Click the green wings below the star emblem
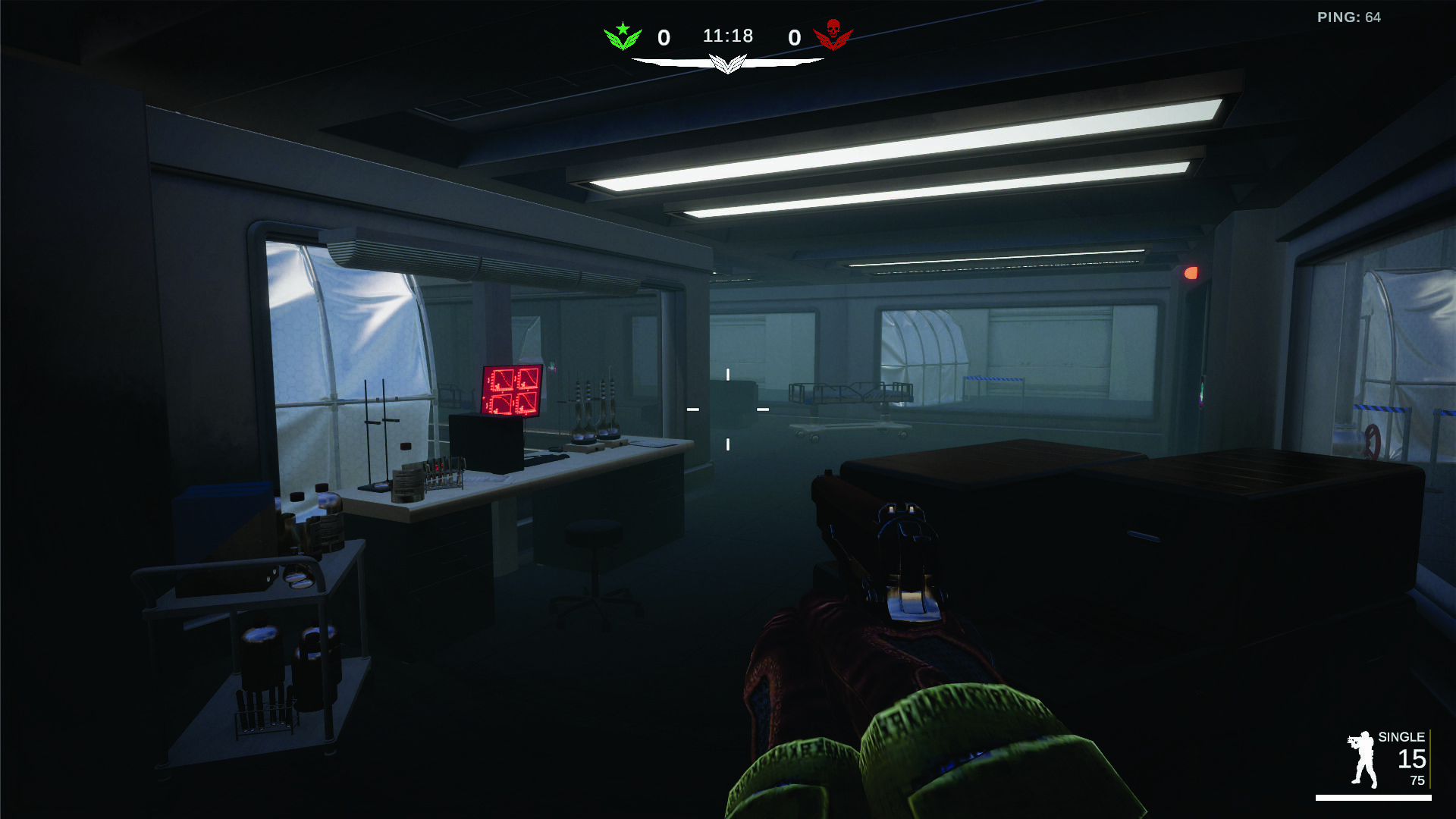Viewport: 1456px width, 819px height. 622,42
